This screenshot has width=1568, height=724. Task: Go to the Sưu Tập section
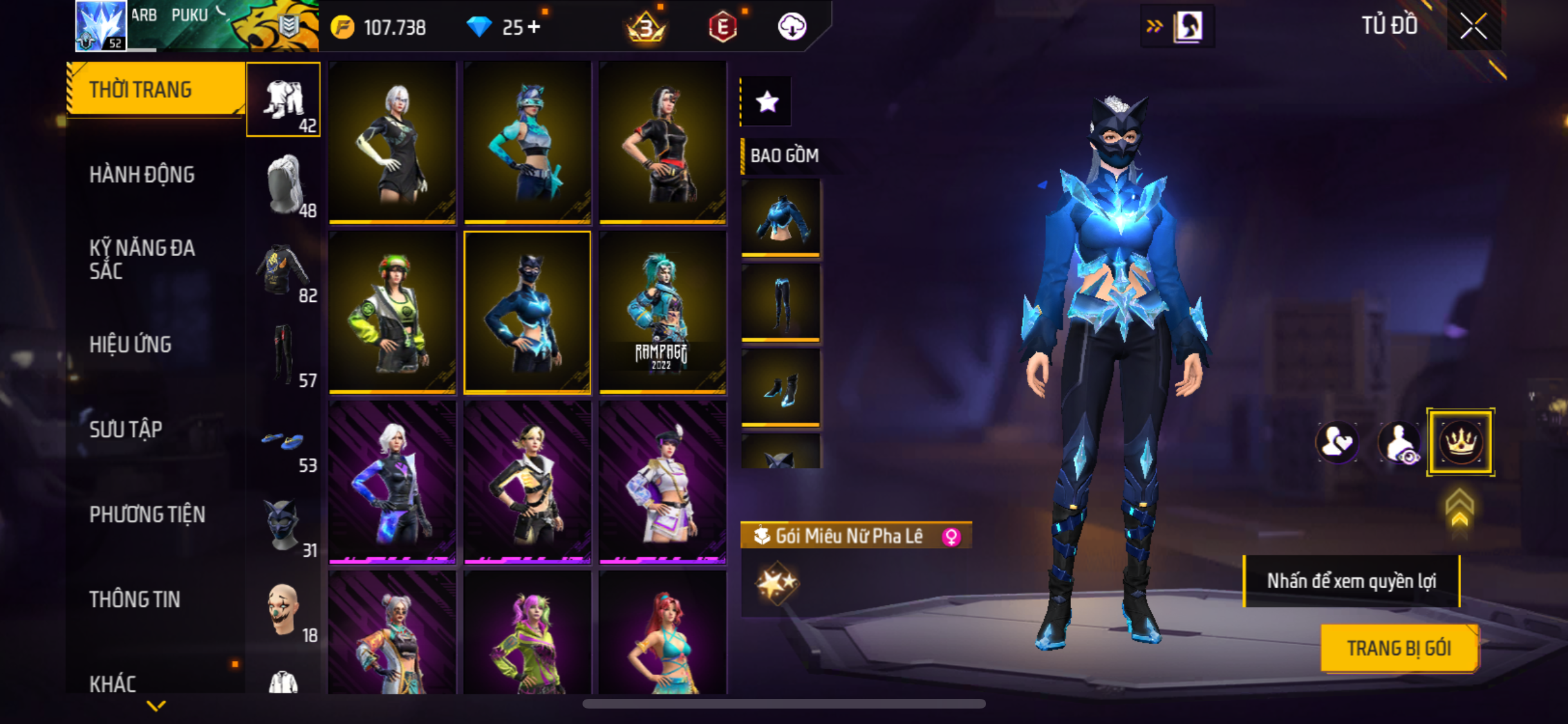pyautogui.click(x=126, y=429)
